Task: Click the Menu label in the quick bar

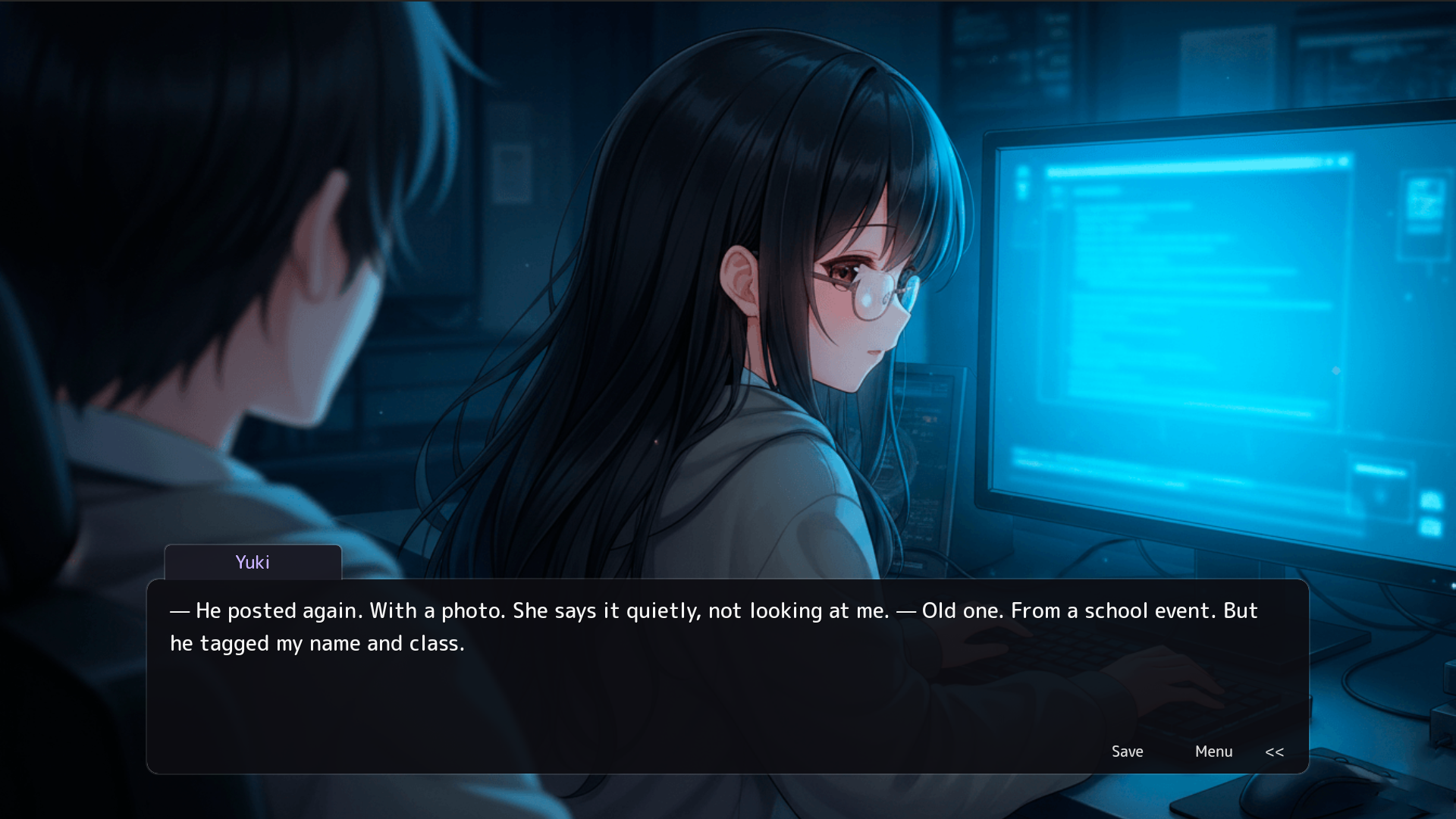Action: click(x=1213, y=752)
